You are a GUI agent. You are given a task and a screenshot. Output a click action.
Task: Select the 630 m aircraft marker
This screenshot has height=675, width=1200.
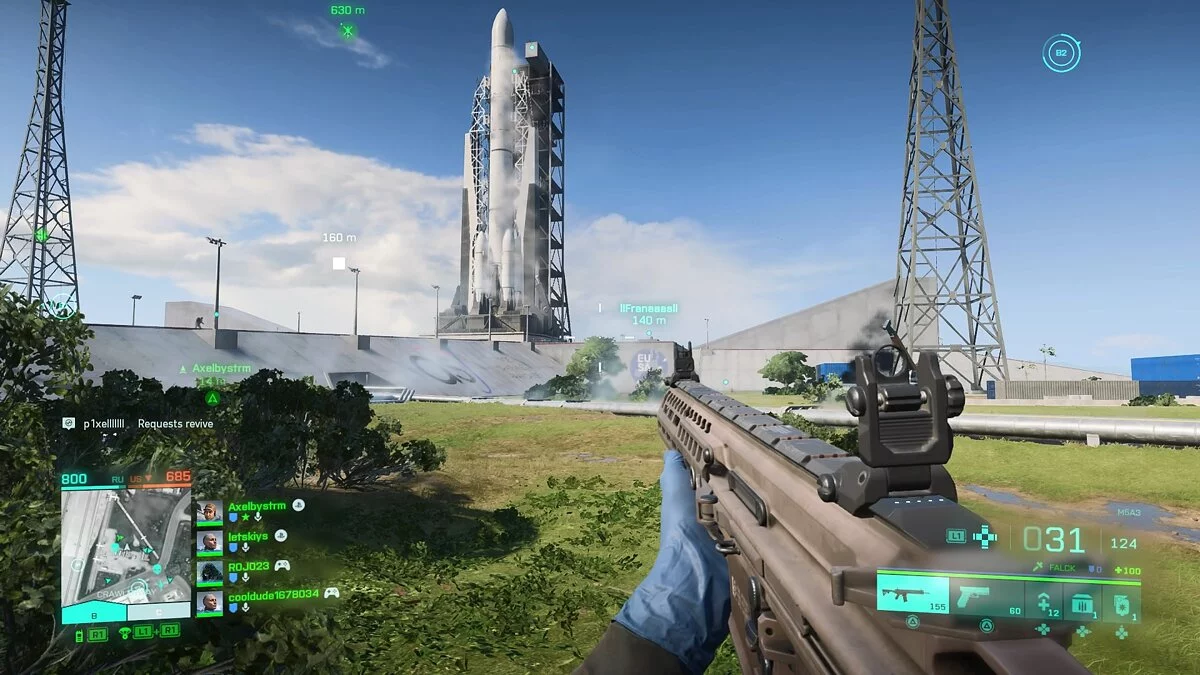[x=347, y=31]
